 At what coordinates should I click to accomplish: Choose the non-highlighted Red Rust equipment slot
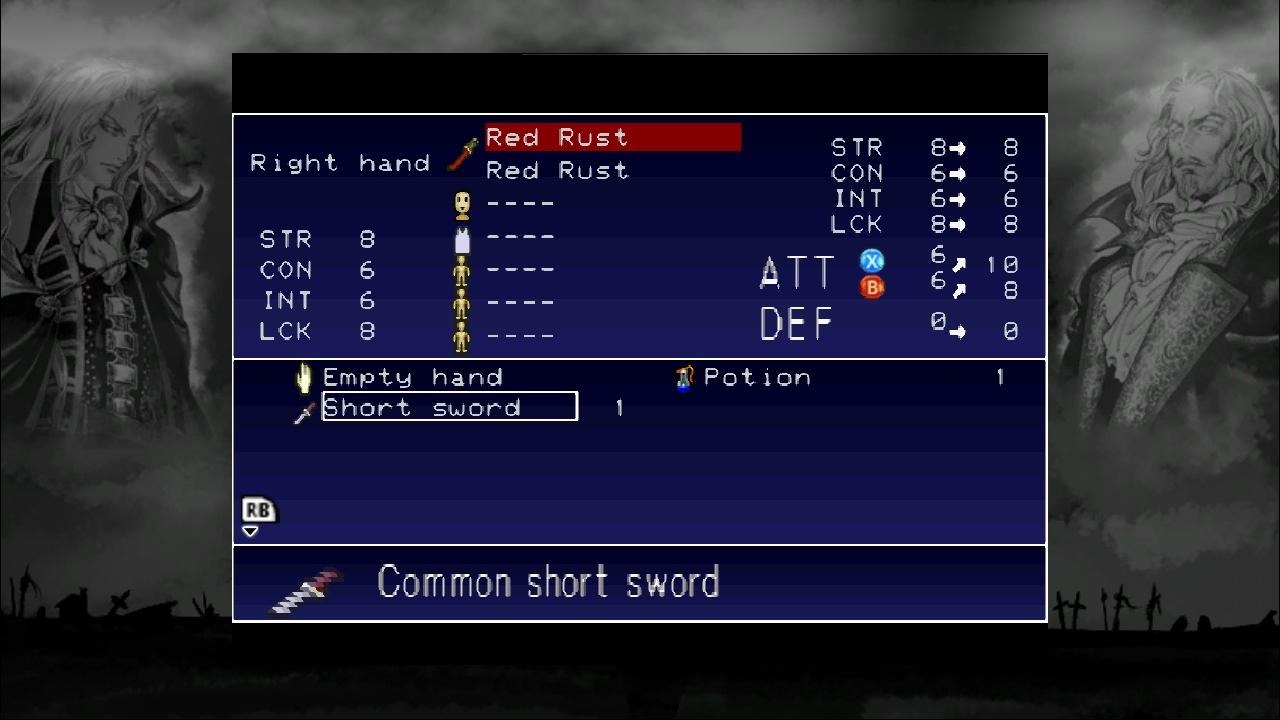[x=557, y=171]
